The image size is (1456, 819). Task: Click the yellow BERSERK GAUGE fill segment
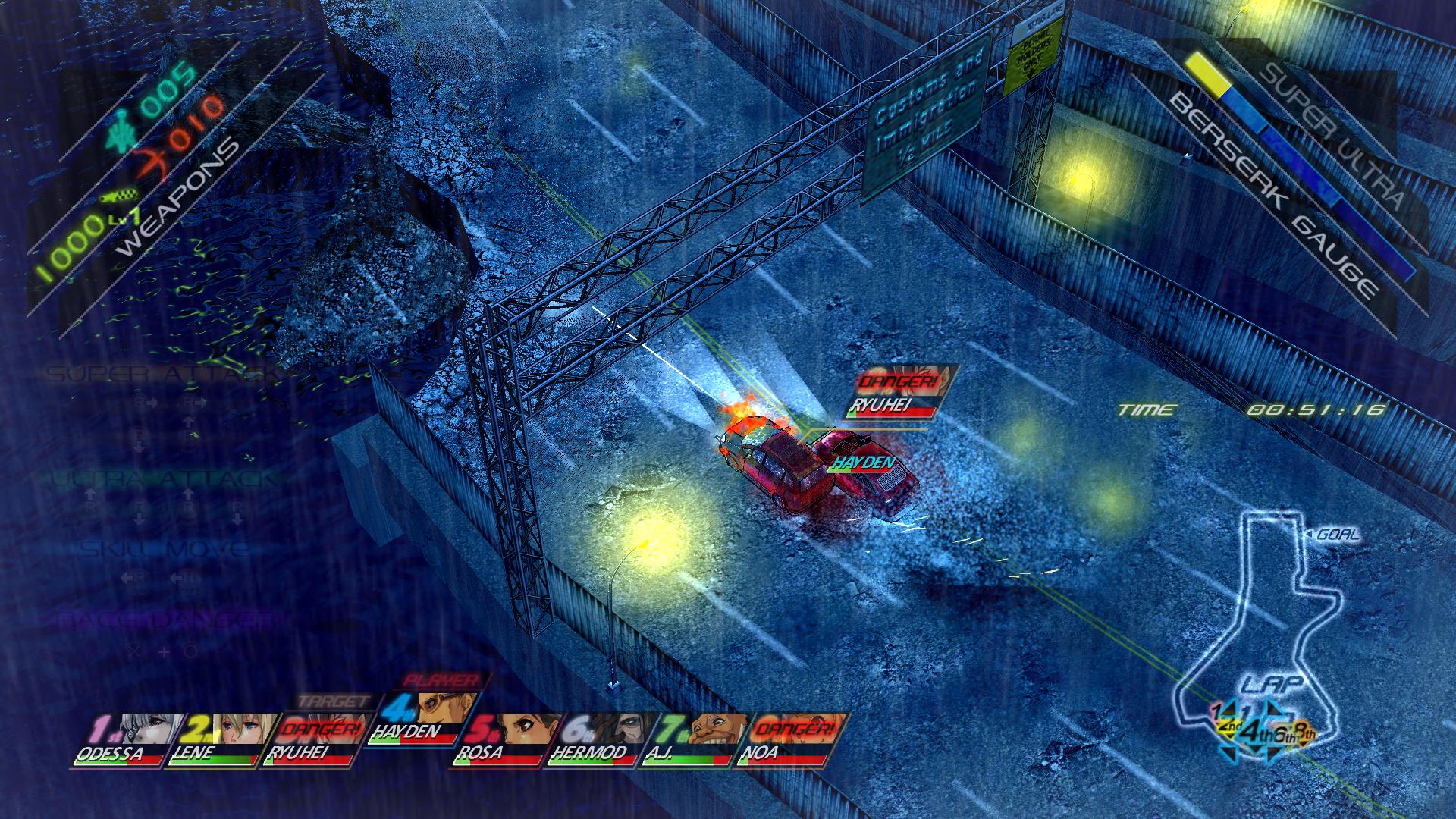pos(1206,72)
